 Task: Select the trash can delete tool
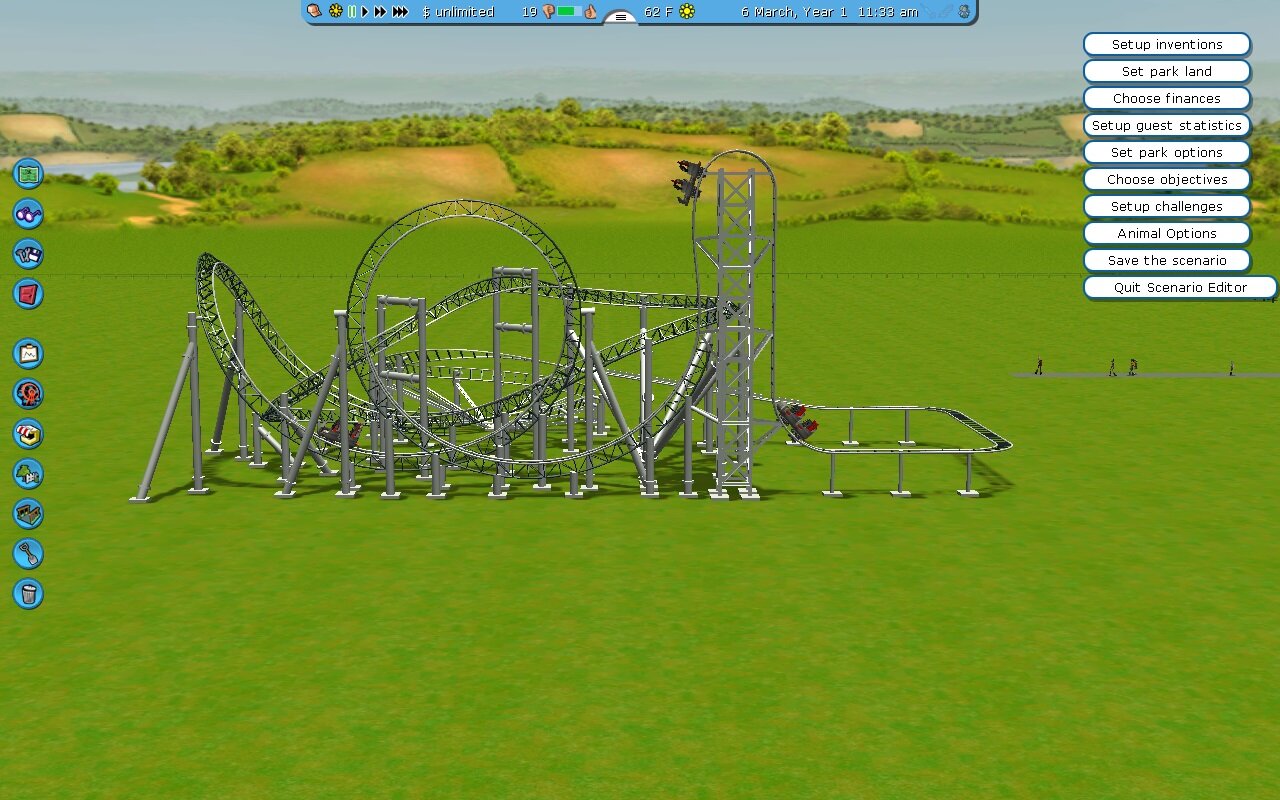(28, 594)
